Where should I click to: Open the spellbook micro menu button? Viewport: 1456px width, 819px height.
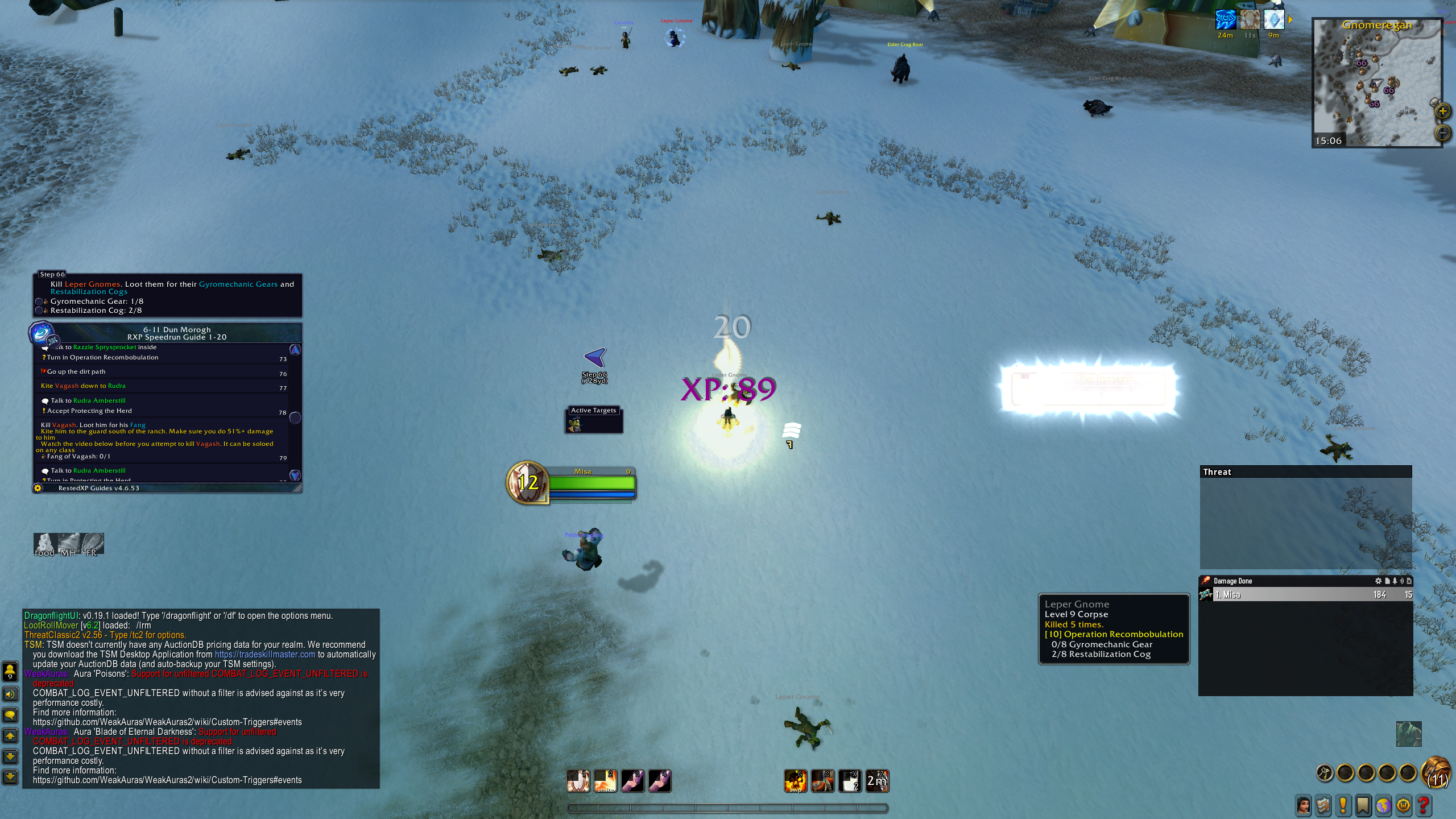[1323, 805]
